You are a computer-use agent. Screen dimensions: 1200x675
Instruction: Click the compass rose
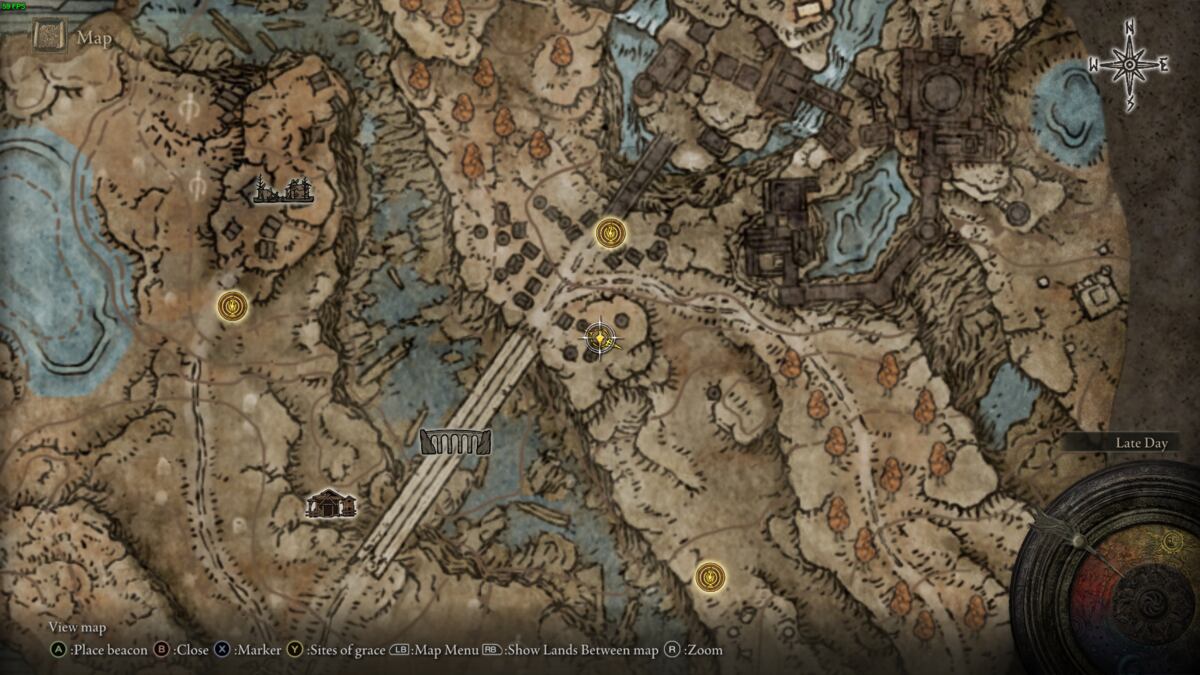(x=1129, y=65)
